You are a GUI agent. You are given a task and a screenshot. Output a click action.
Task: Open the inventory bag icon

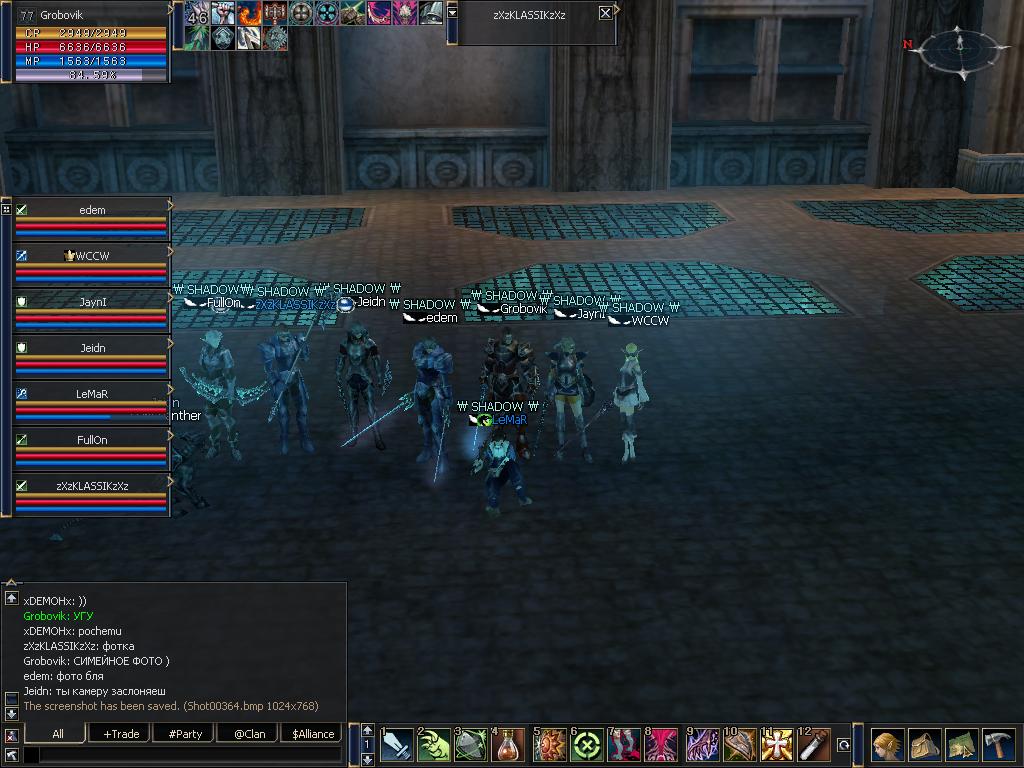pos(924,745)
